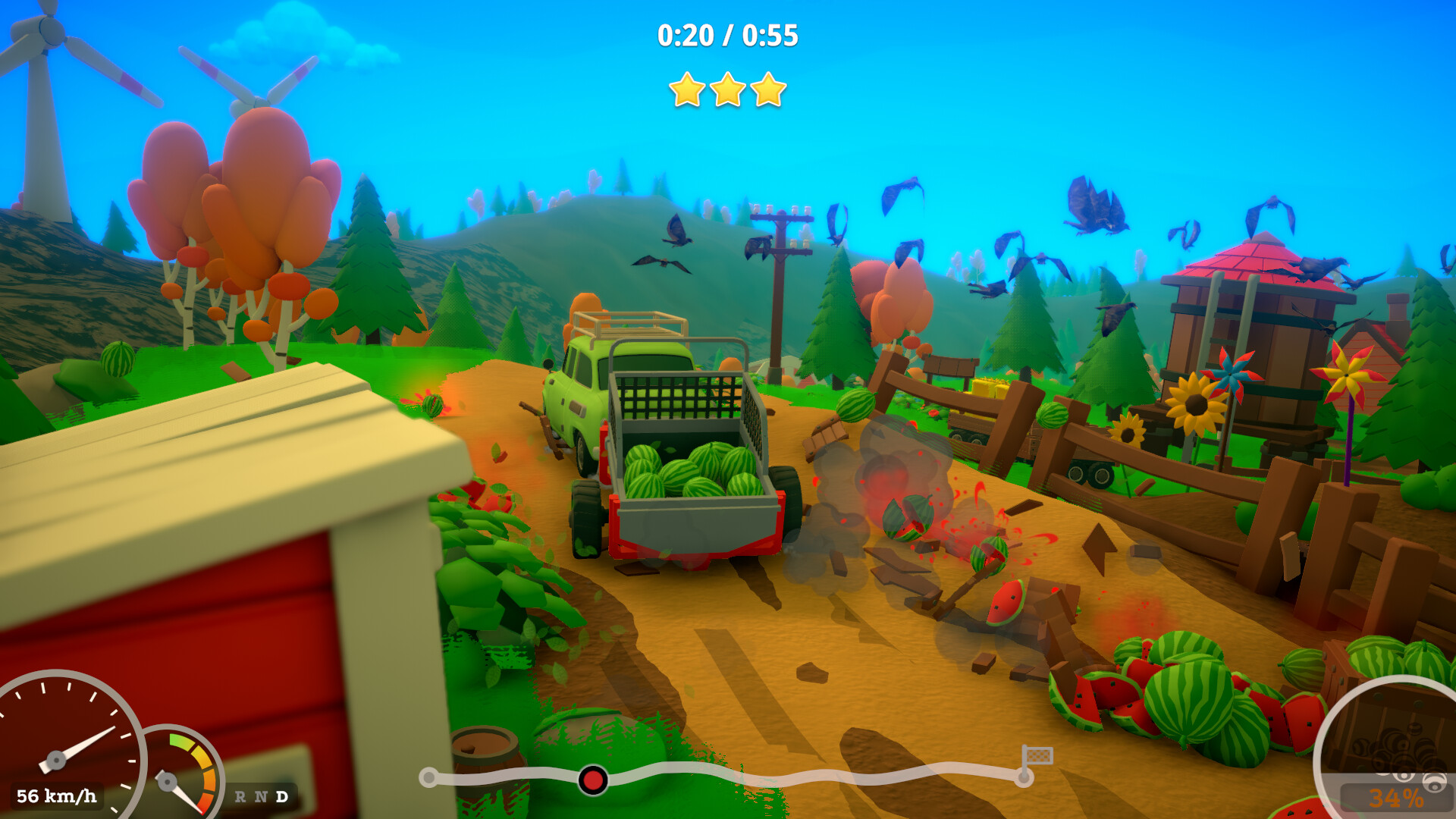Select the first gold star under the timer
Image resolution: width=1456 pixels, height=819 pixels.
tap(686, 91)
